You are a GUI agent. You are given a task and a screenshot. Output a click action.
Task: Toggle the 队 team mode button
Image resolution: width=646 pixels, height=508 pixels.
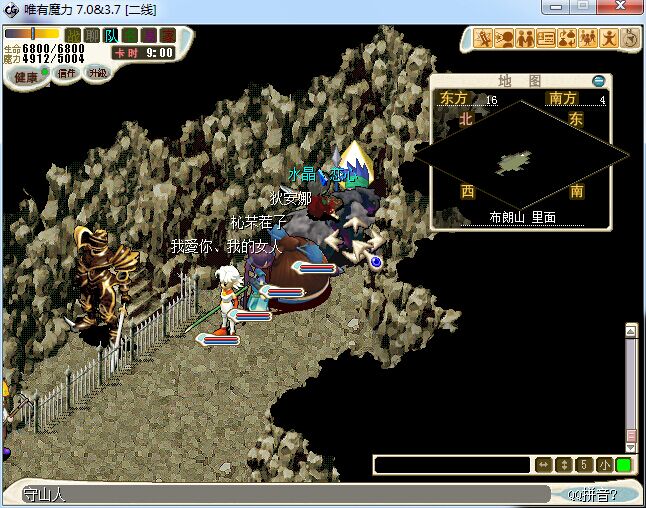pyautogui.click(x=111, y=36)
